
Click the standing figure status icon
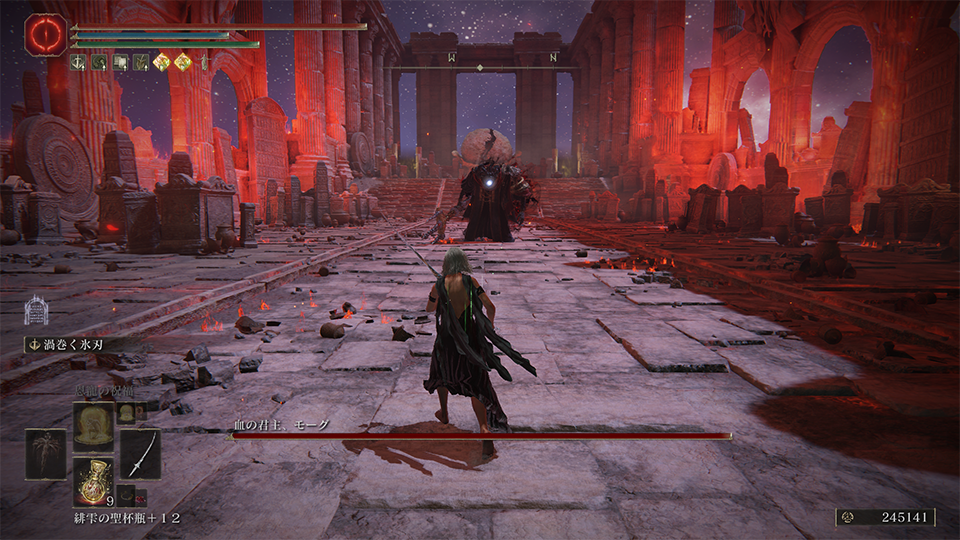coord(203,62)
